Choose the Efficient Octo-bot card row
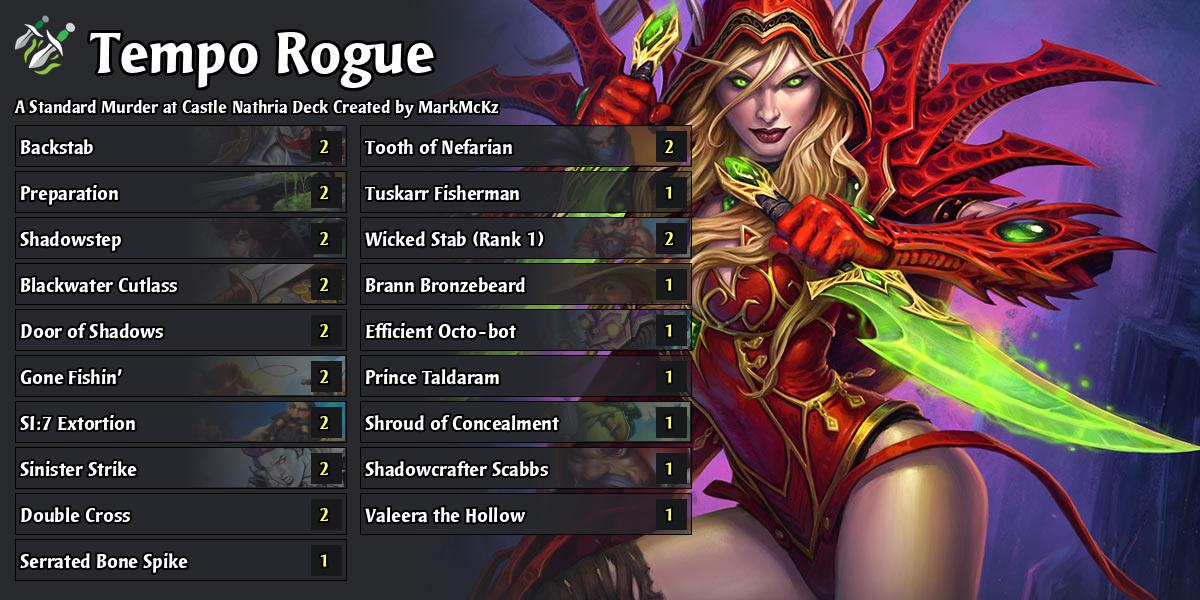The height and width of the screenshot is (600, 1200). click(x=525, y=332)
